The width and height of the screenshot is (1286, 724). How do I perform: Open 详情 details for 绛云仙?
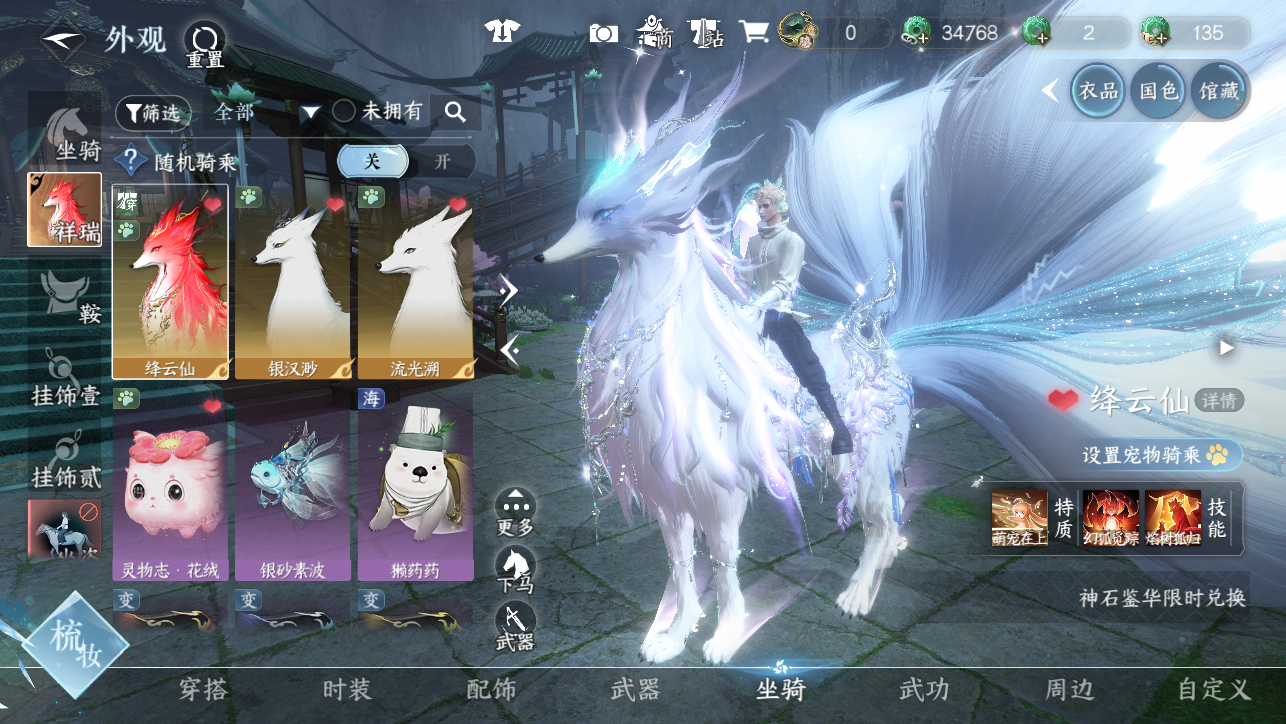[1219, 401]
